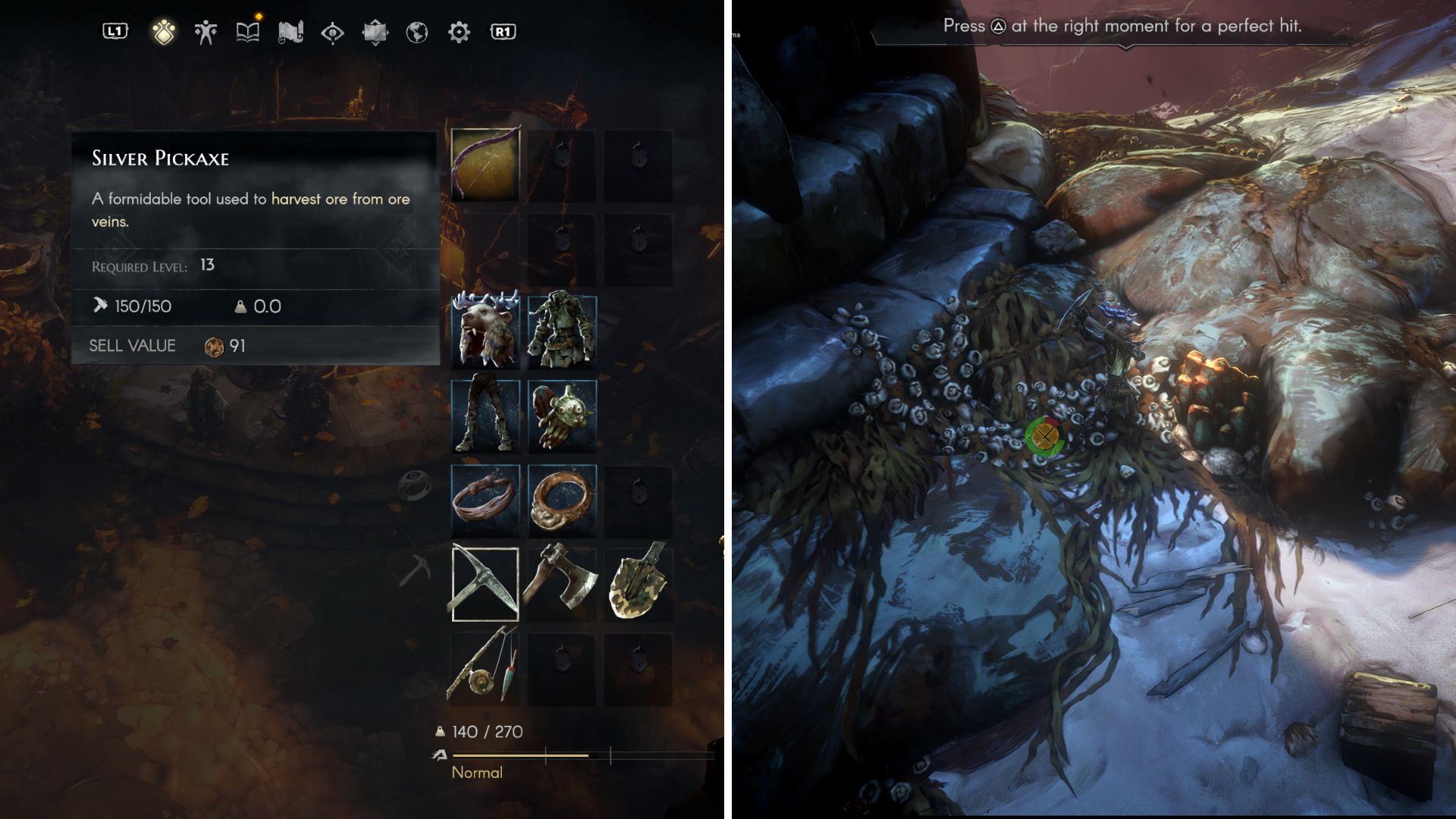Viewport: 1456px width, 819px height.
Task: Open the open-book journal tab
Action: tap(248, 32)
